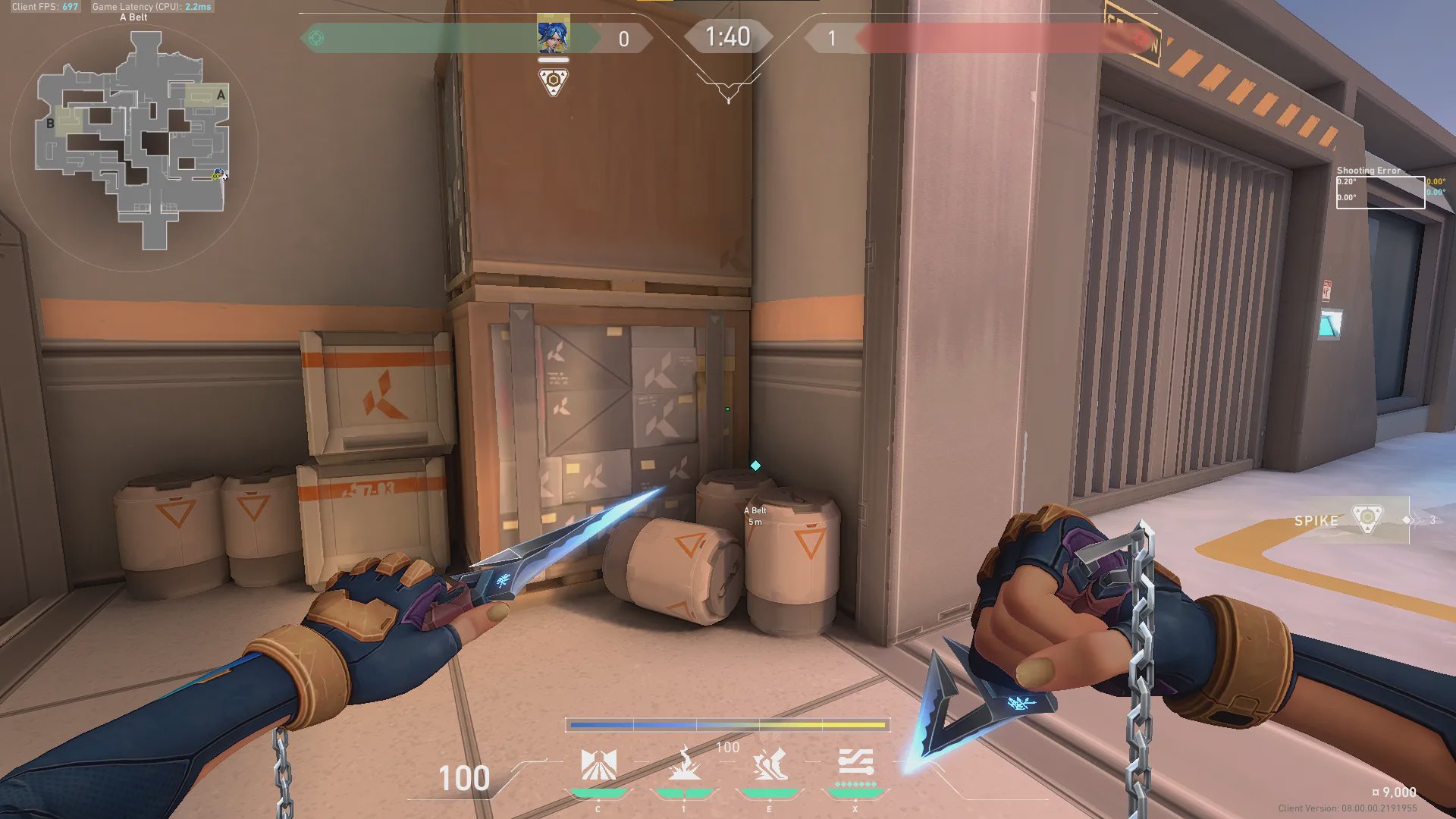This screenshot has height=819, width=1456.
Task: Activate the Tailwind dash ability icon
Action: (x=769, y=764)
